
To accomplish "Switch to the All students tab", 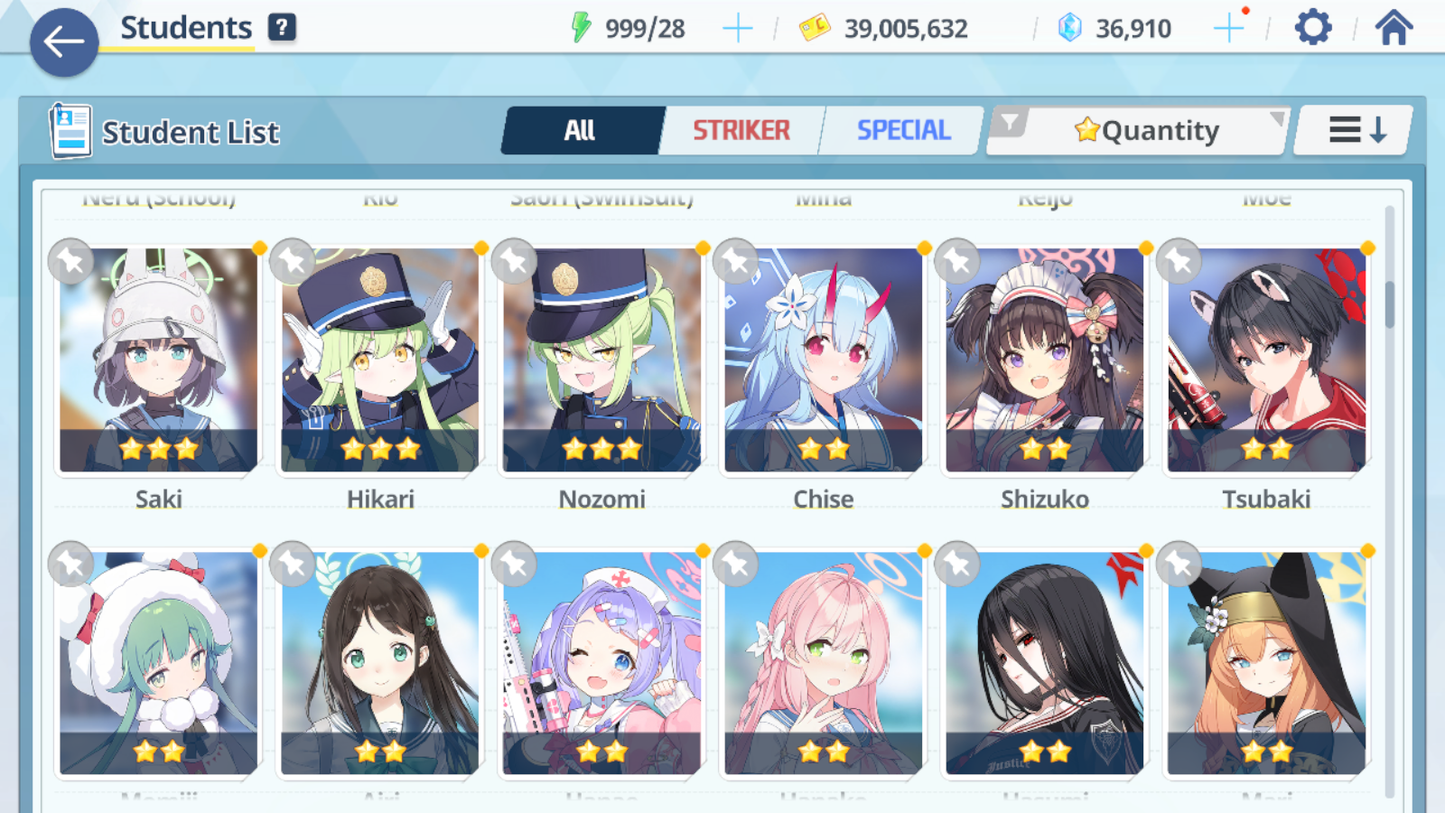I will click(x=581, y=130).
